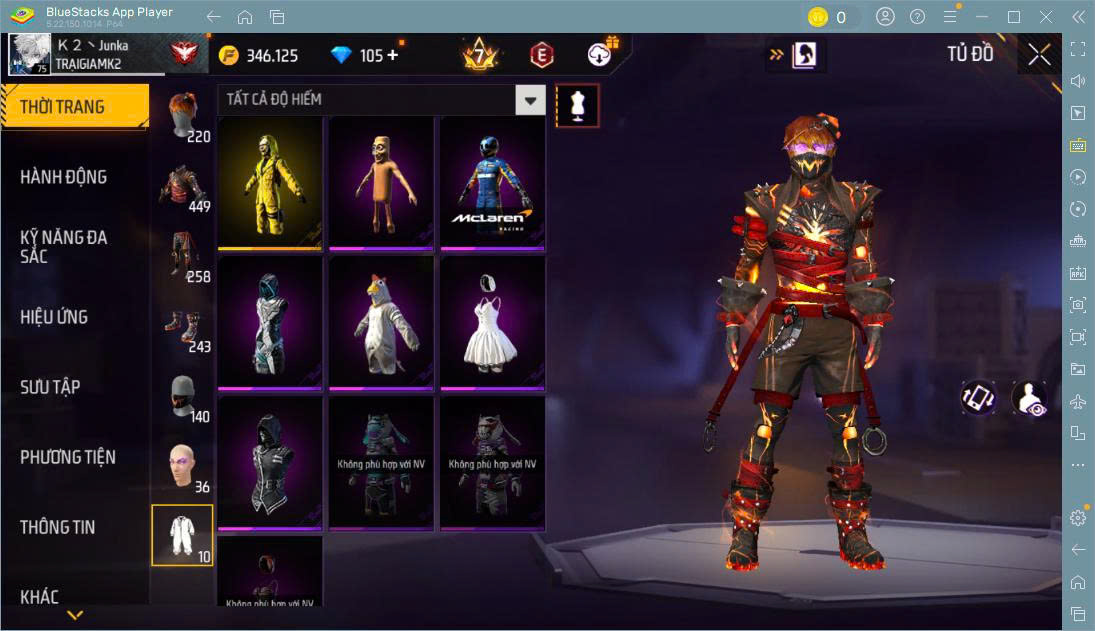Viewport: 1095px width, 631px height.
Task: Expand the Tất Cả Độ Hiếm rarity dropdown
Action: tap(530, 100)
